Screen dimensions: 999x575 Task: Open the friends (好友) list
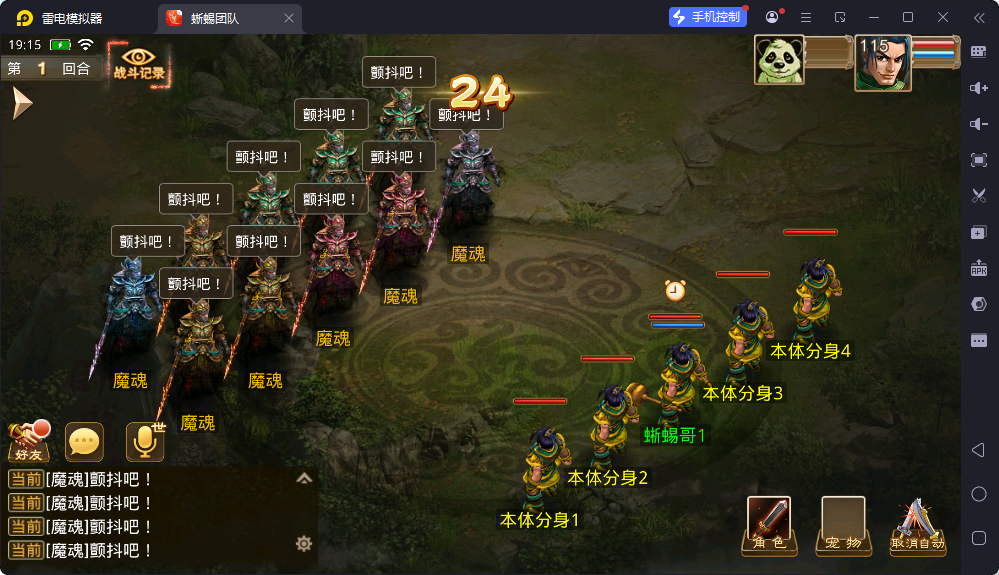coord(29,440)
